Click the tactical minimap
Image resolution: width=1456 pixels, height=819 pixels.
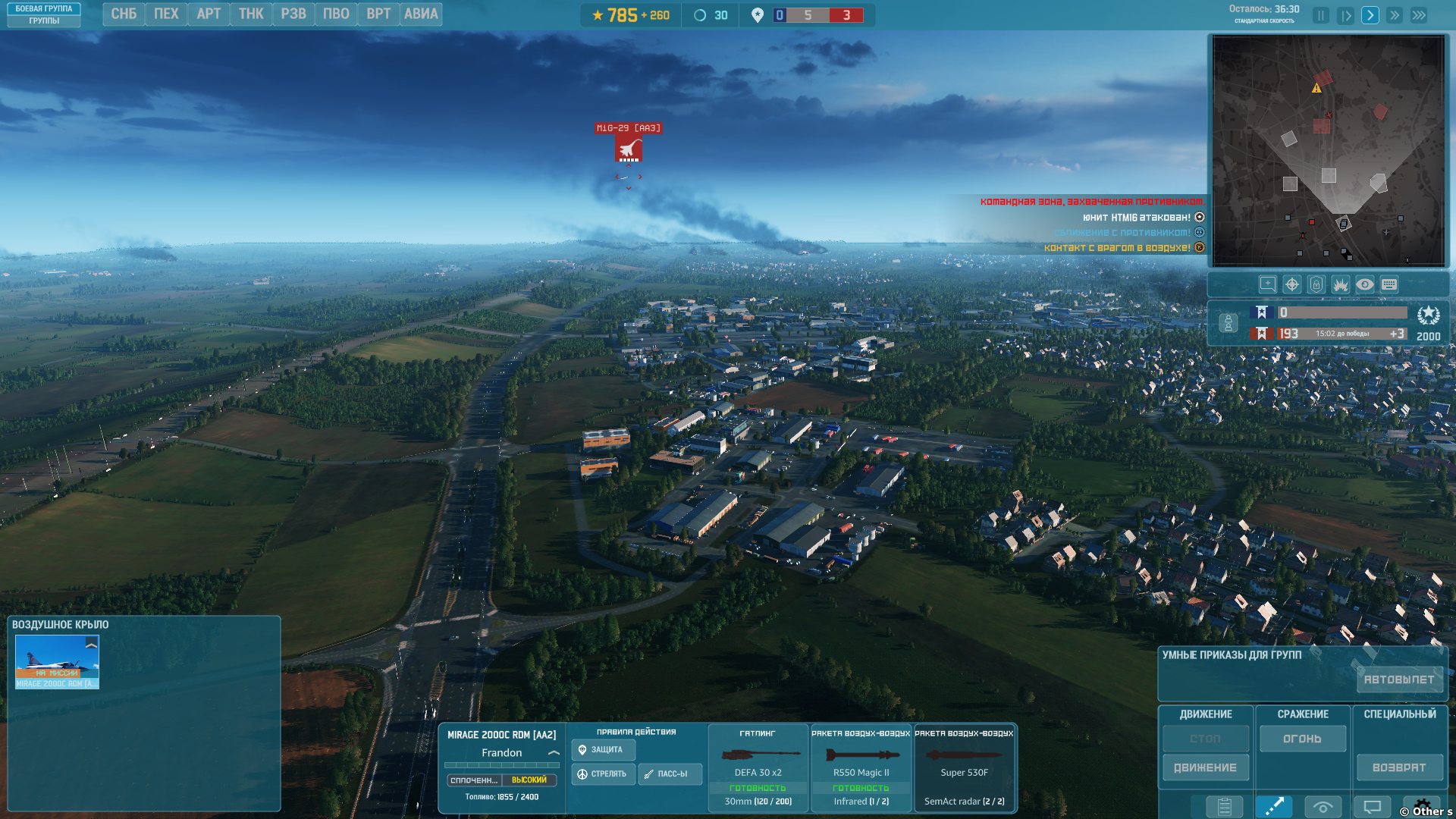(1328, 151)
